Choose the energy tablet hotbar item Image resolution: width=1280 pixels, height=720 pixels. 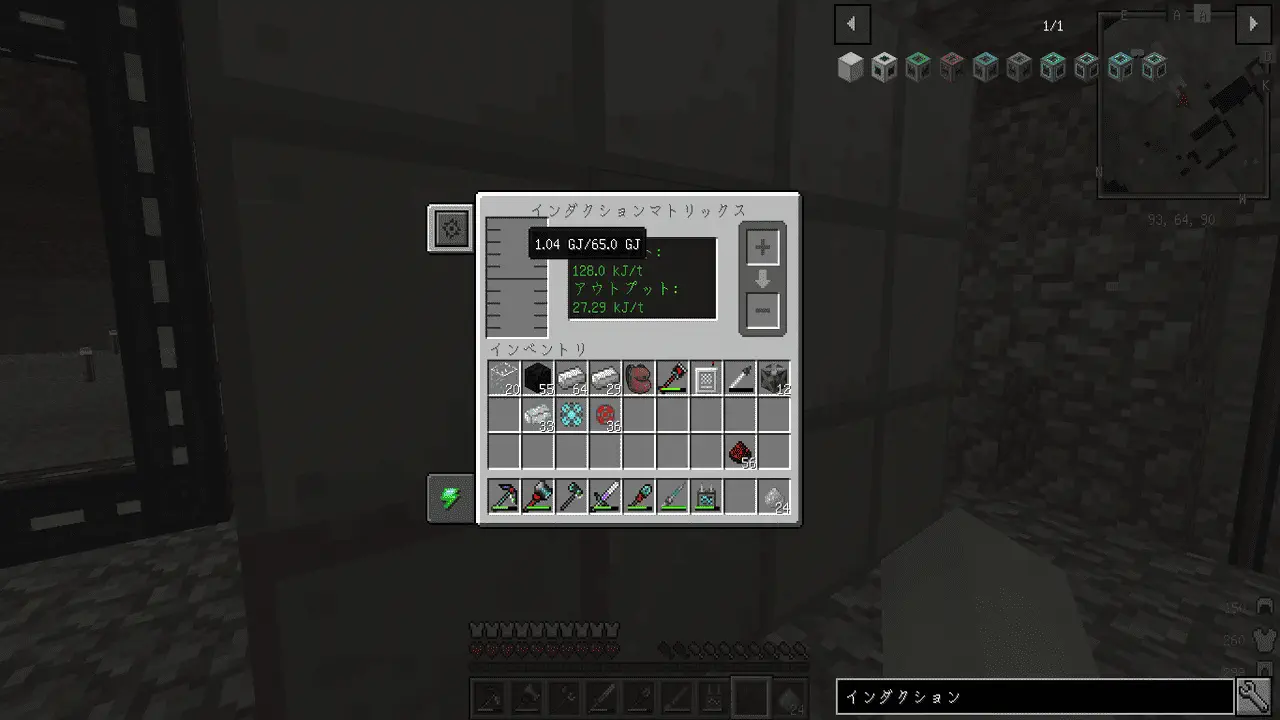707,497
